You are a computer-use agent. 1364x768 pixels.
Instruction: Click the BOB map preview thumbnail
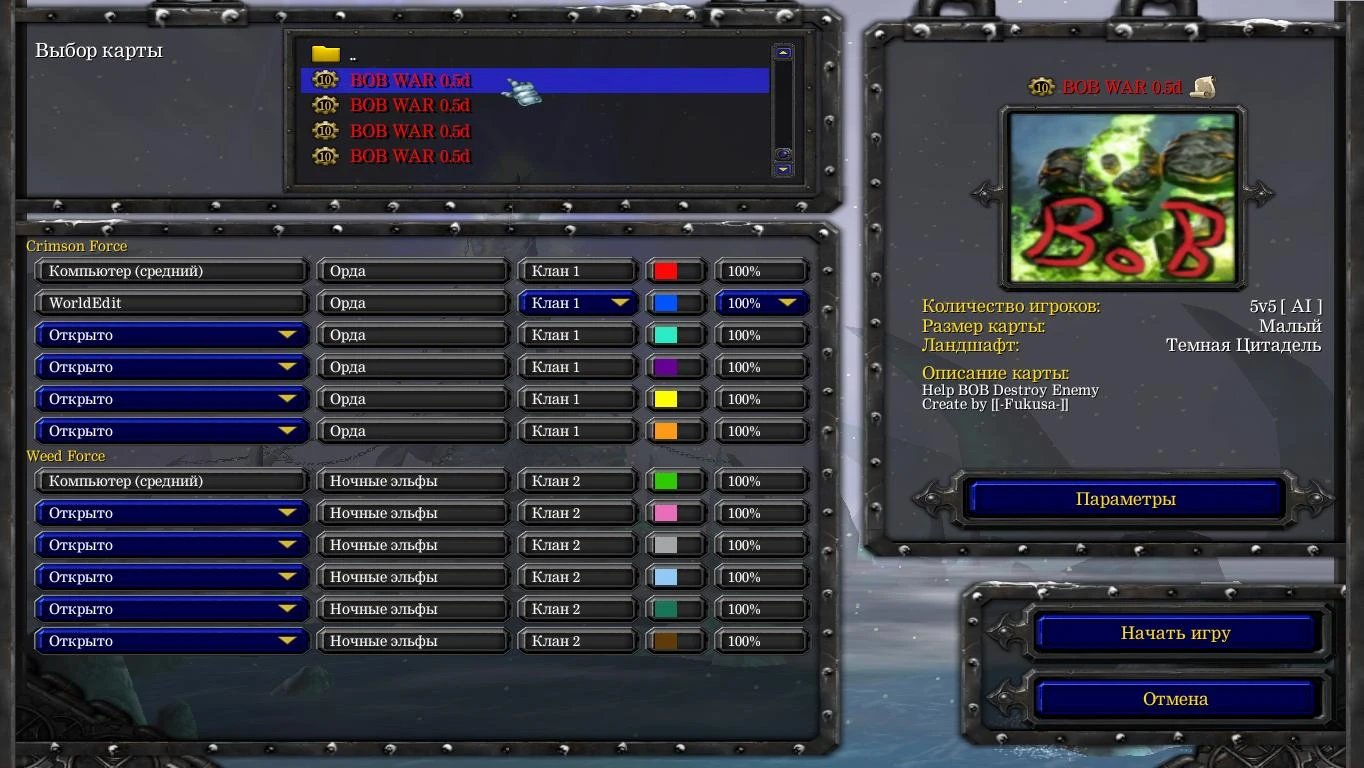point(1122,197)
